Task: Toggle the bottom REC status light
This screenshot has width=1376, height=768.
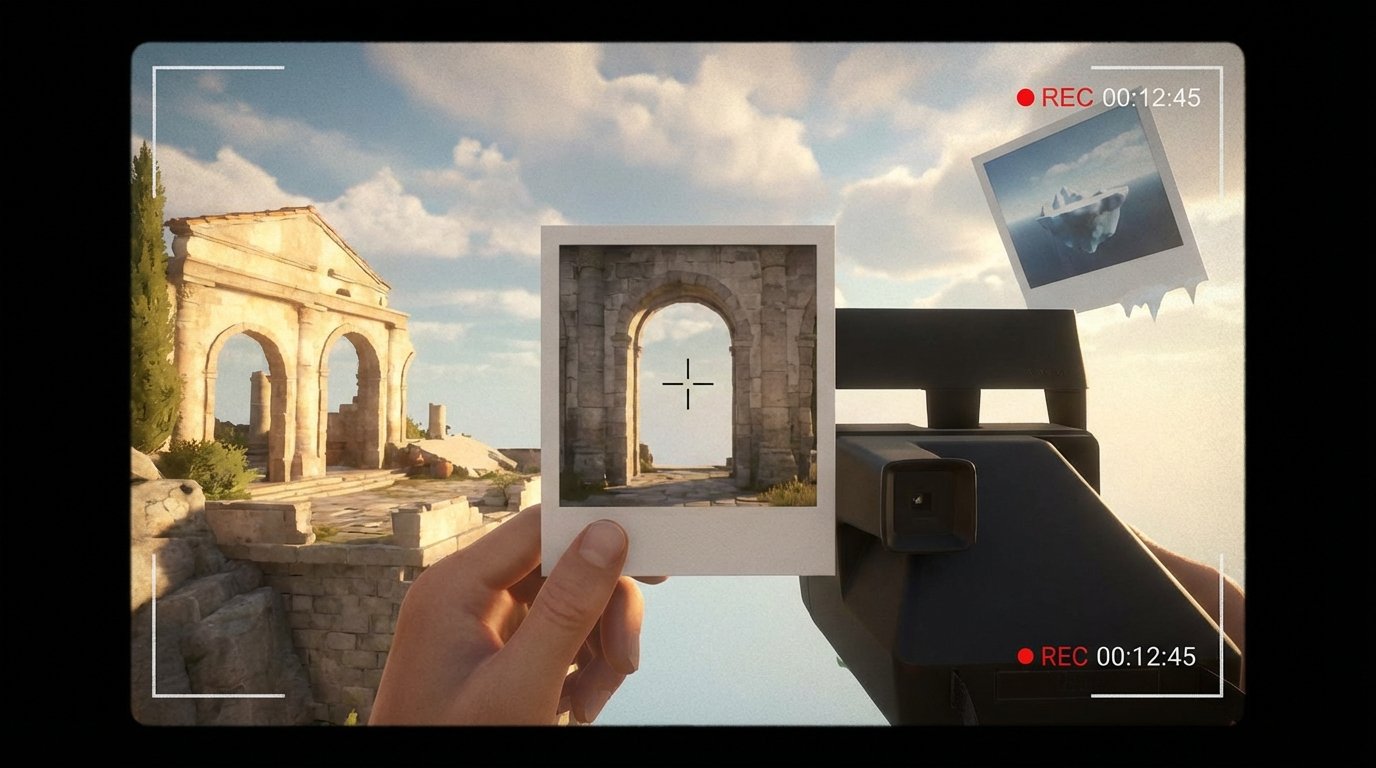Action: [1024, 658]
